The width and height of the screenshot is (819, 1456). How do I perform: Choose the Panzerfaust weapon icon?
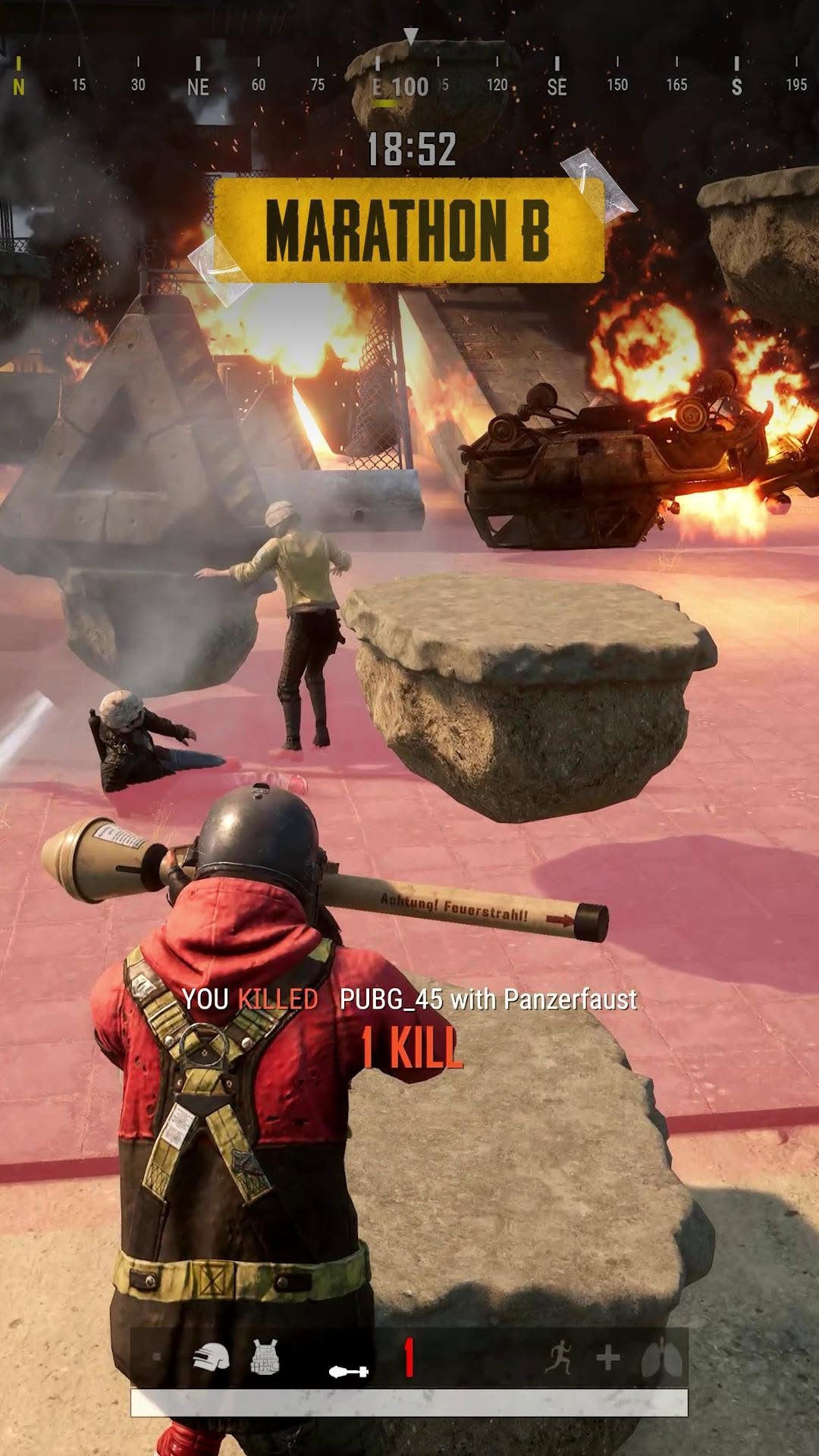(x=349, y=1370)
